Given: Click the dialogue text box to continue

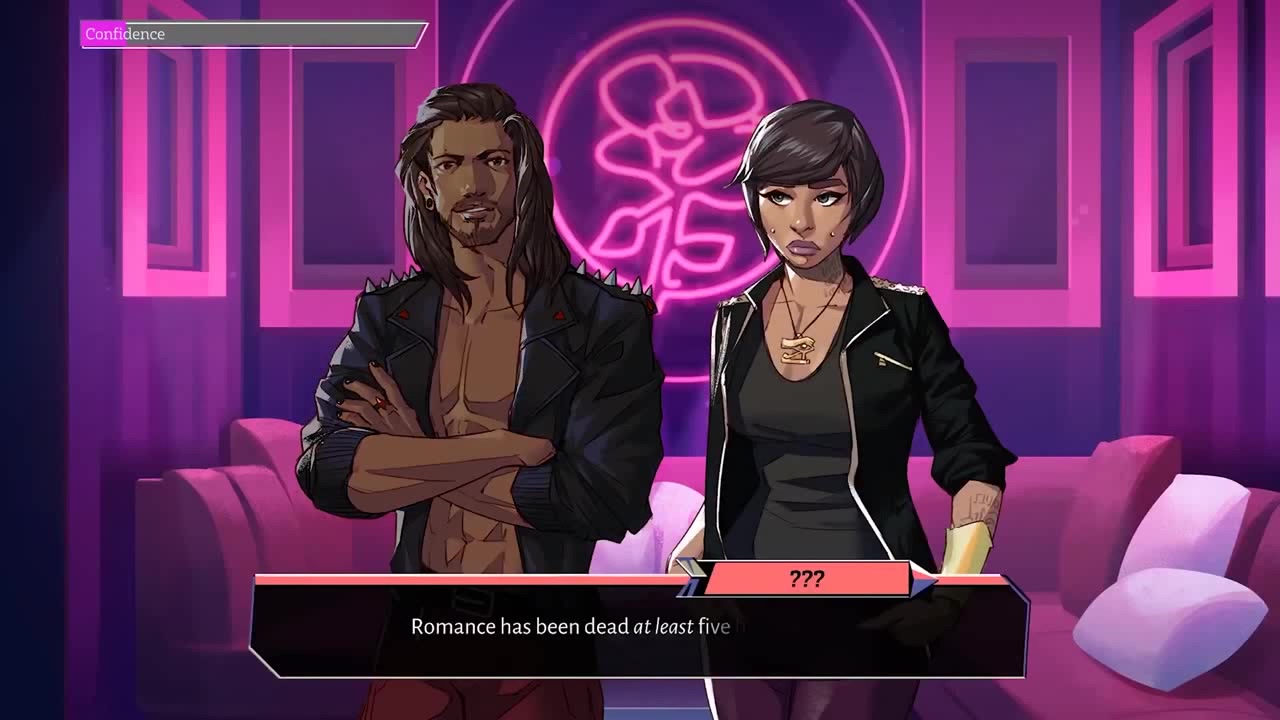Looking at the screenshot, I should 638,629.
